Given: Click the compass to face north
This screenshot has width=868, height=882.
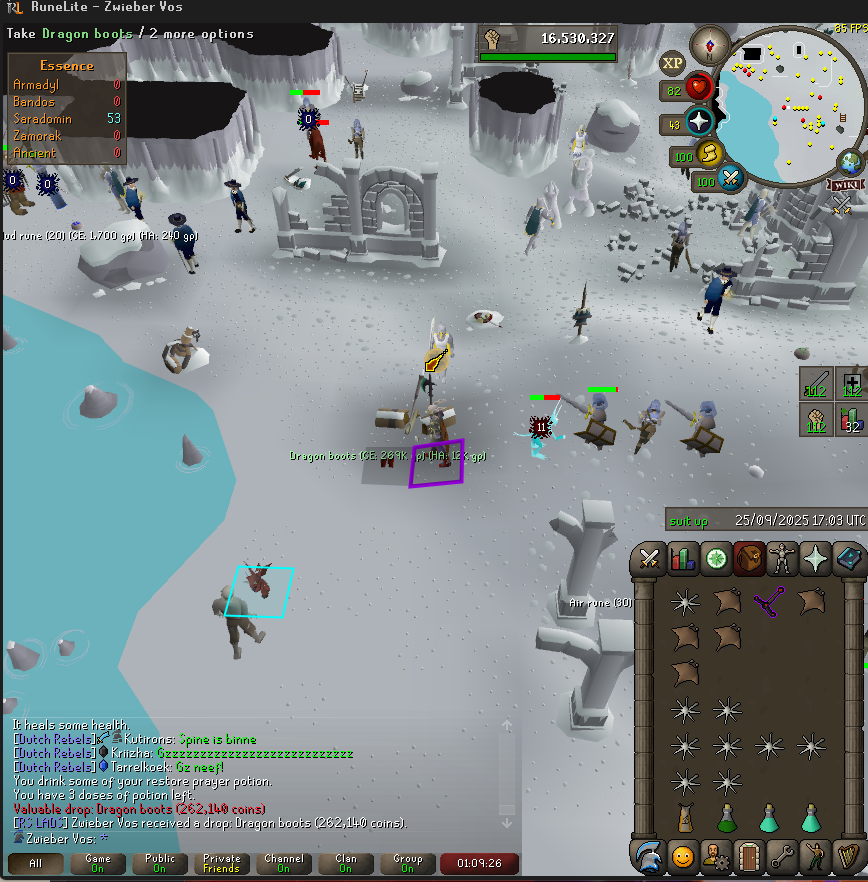Looking at the screenshot, I should pos(711,45).
